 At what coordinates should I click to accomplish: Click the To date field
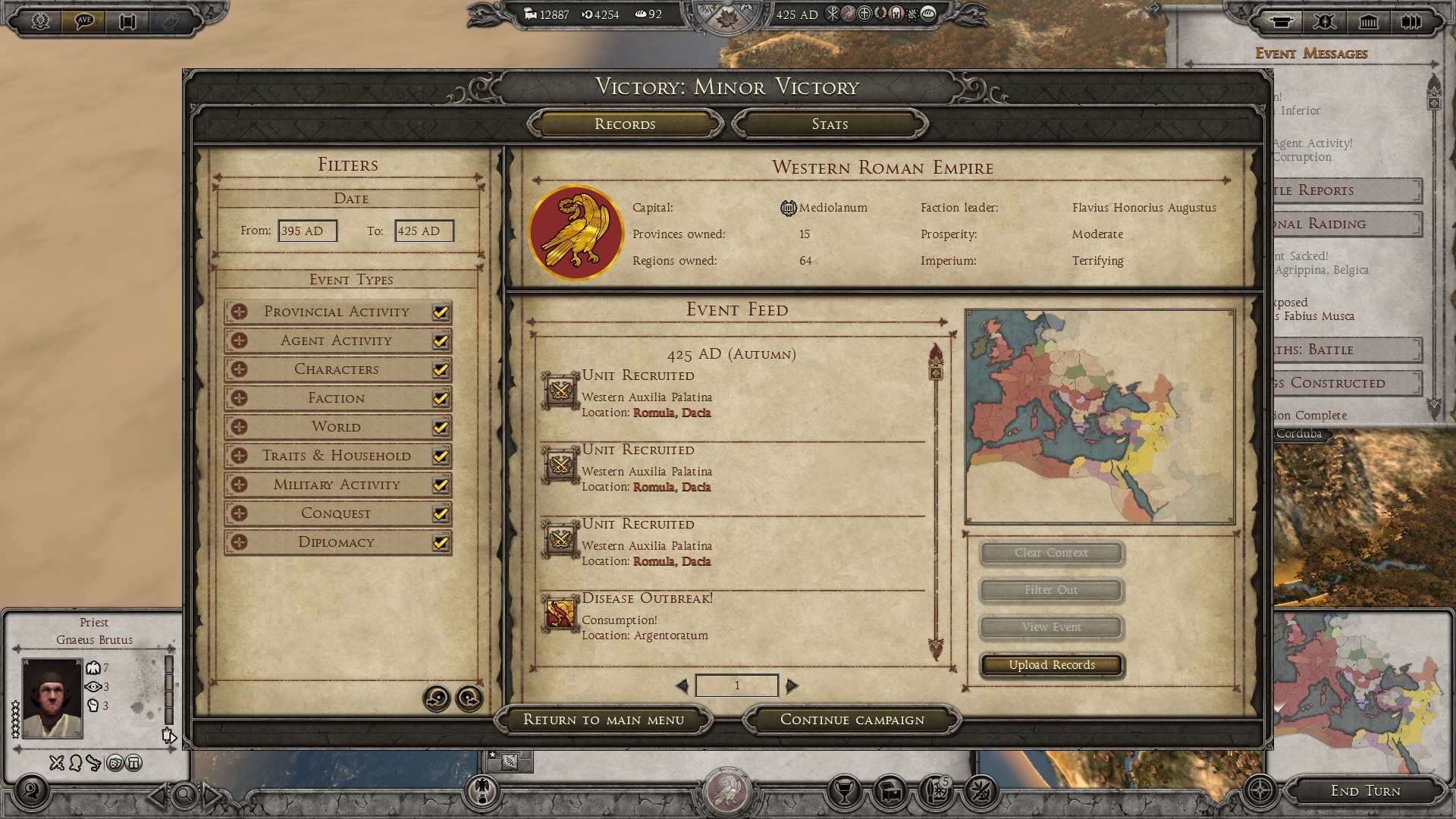pos(424,231)
